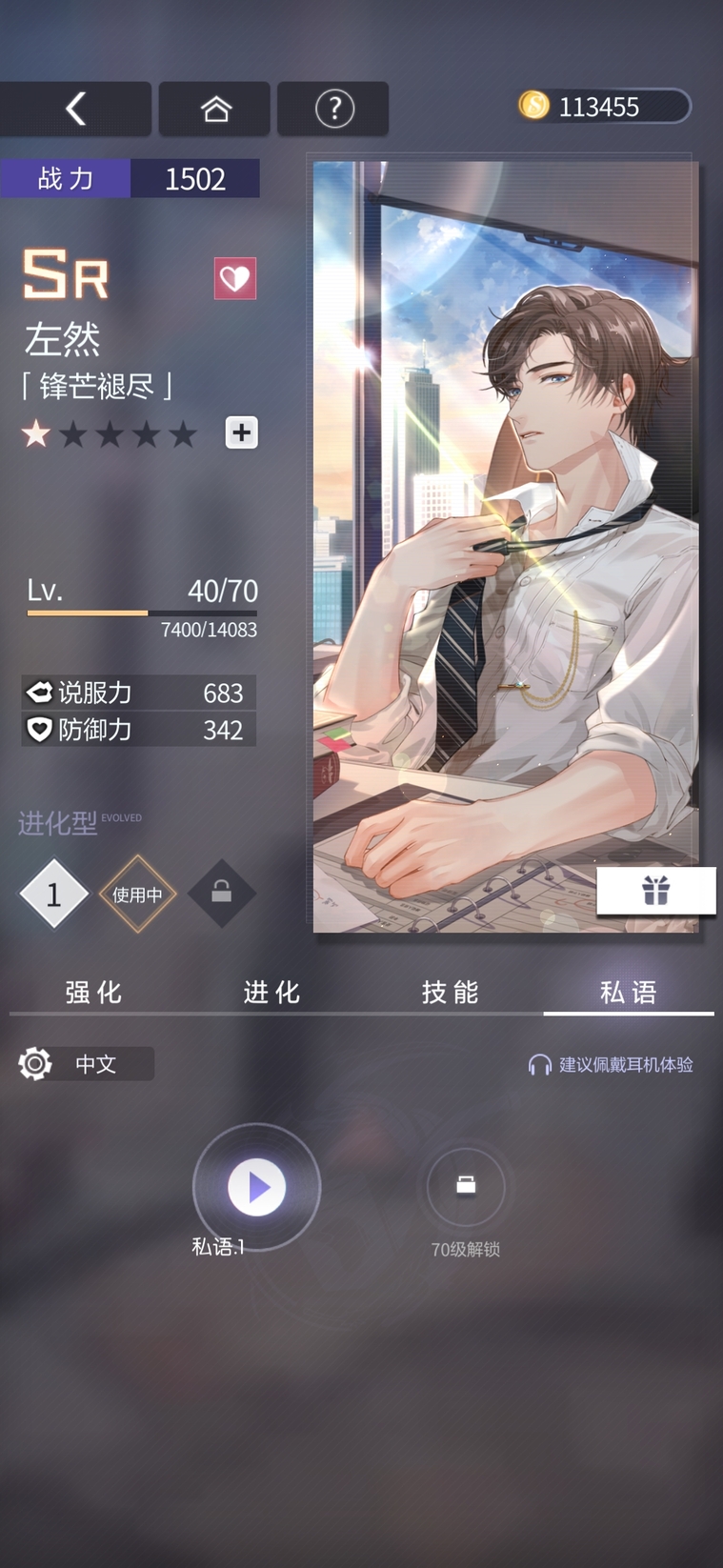
Task: Tap the gold coin balance display
Action: coord(603,106)
